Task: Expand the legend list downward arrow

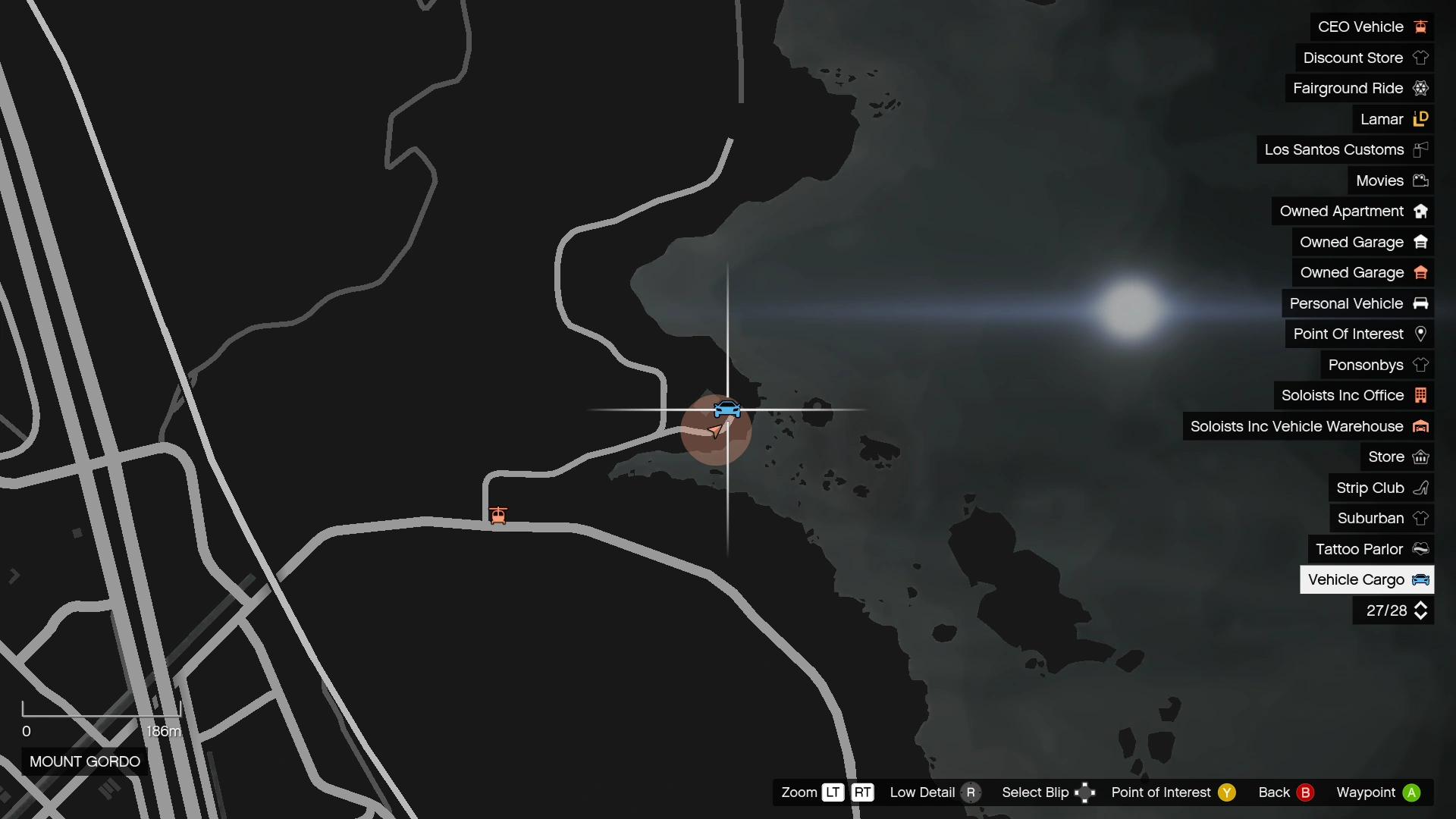Action: pyautogui.click(x=1420, y=615)
